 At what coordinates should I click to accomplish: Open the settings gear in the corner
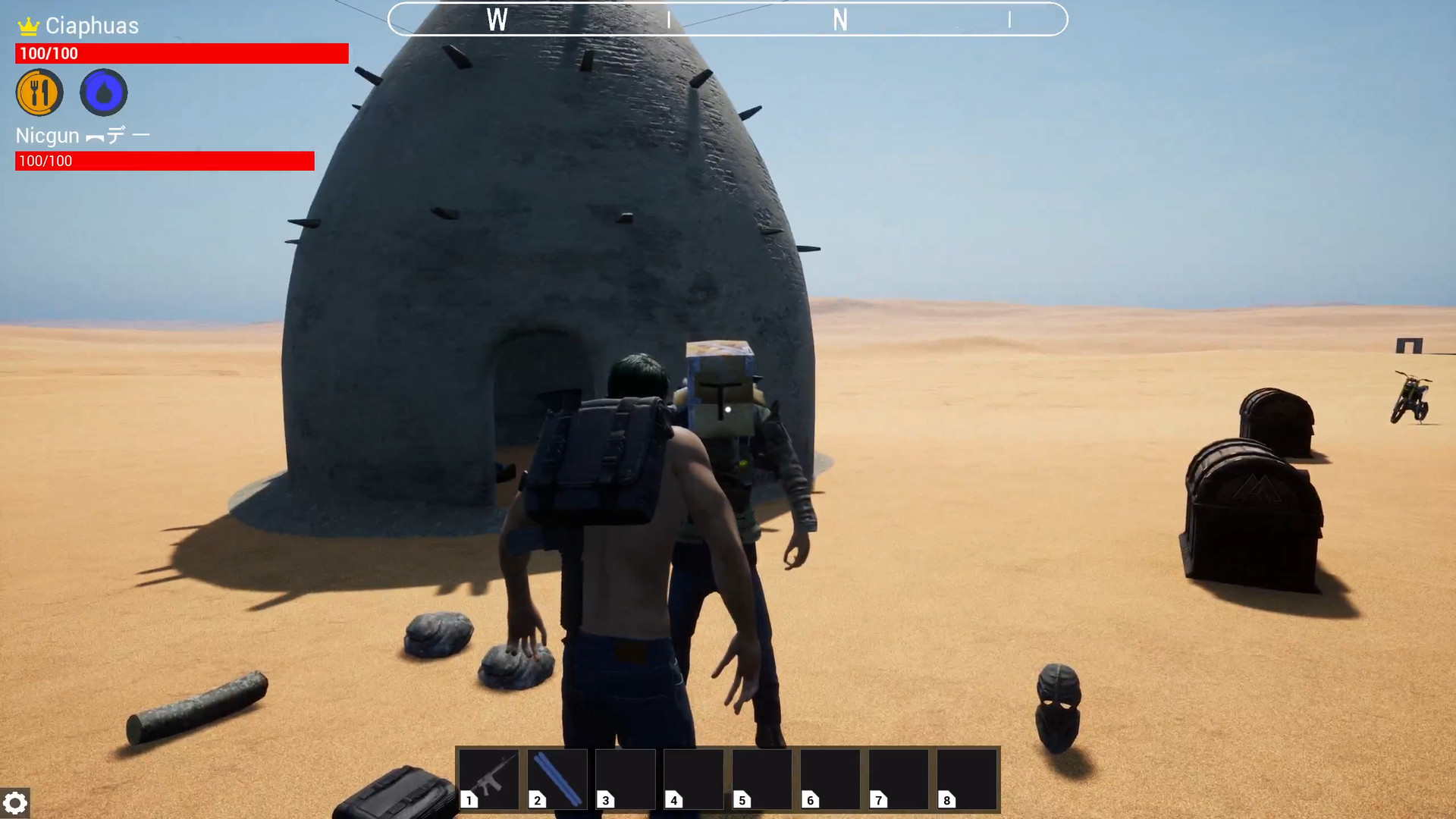(x=16, y=802)
